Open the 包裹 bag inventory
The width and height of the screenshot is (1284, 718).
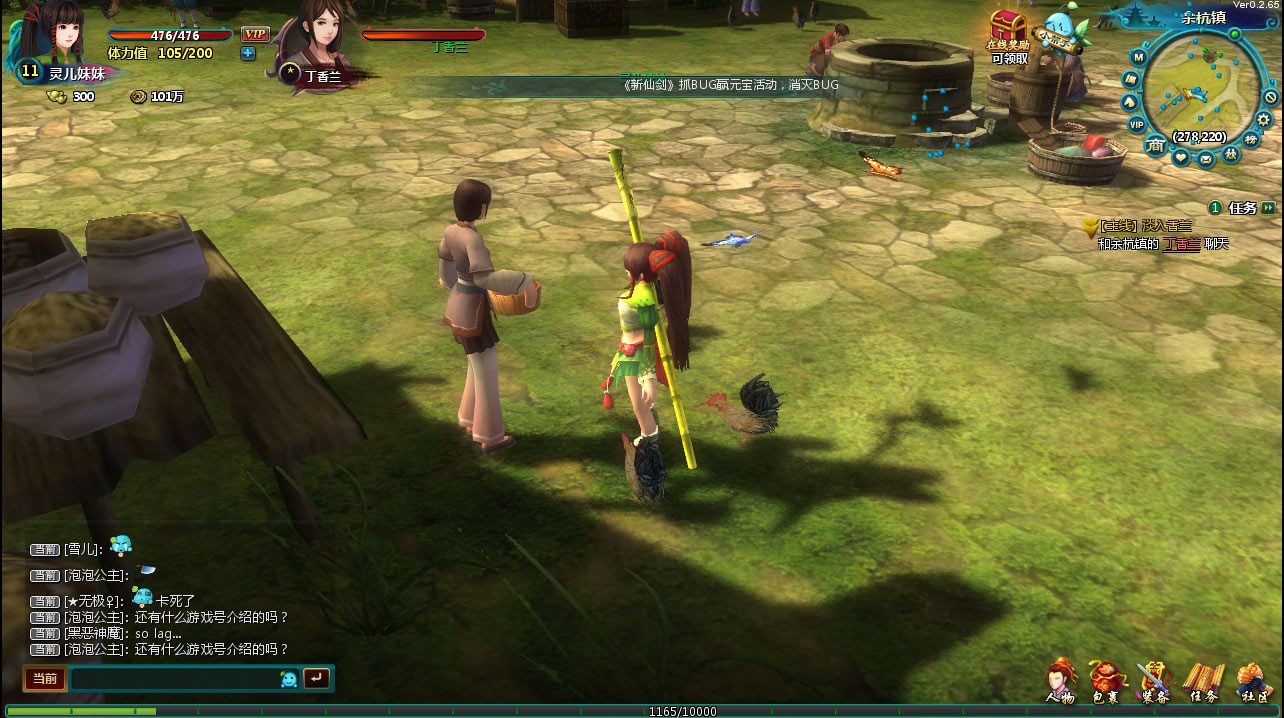point(1105,682)
